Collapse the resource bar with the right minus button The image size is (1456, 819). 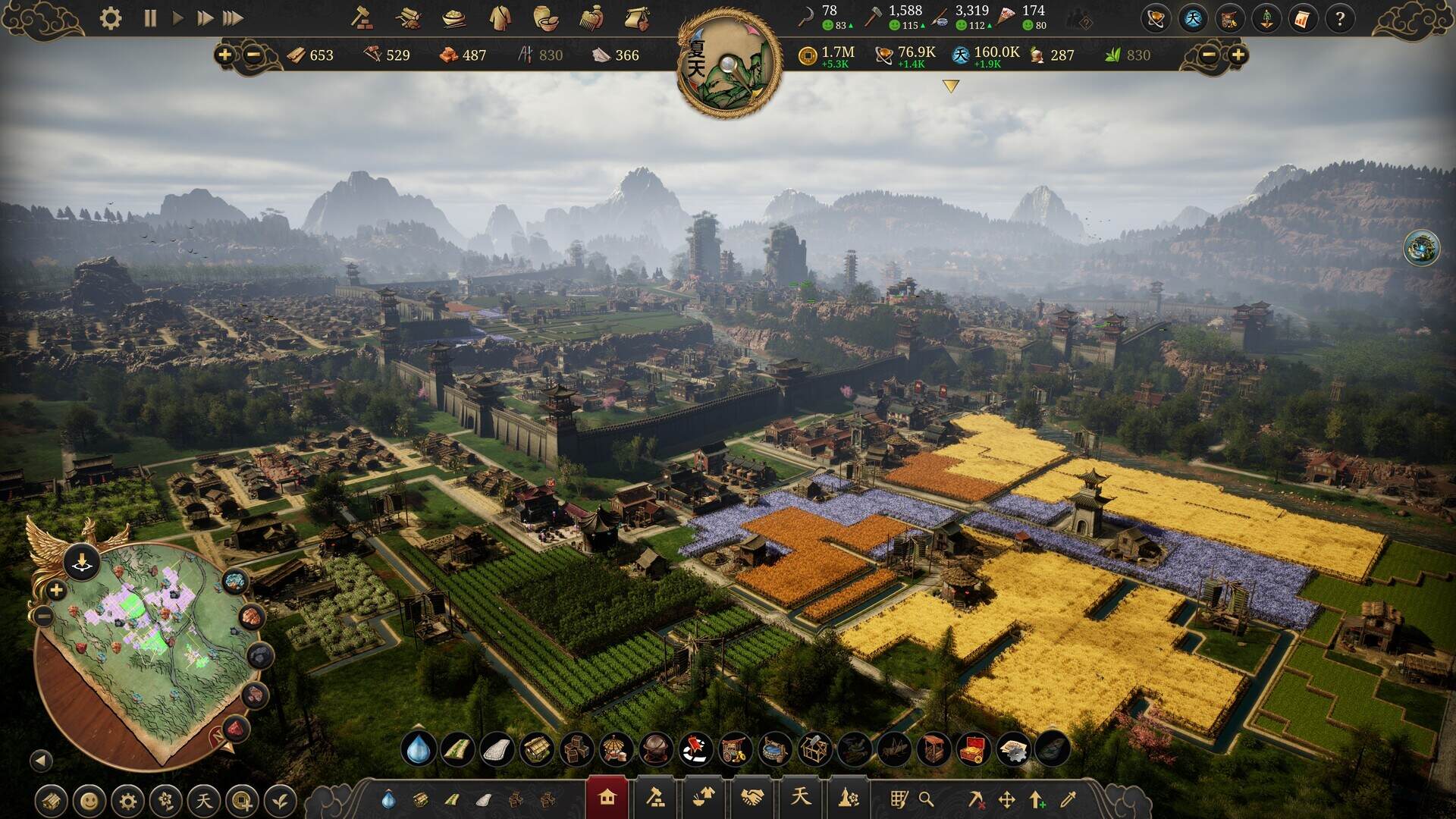[1209, 55]
